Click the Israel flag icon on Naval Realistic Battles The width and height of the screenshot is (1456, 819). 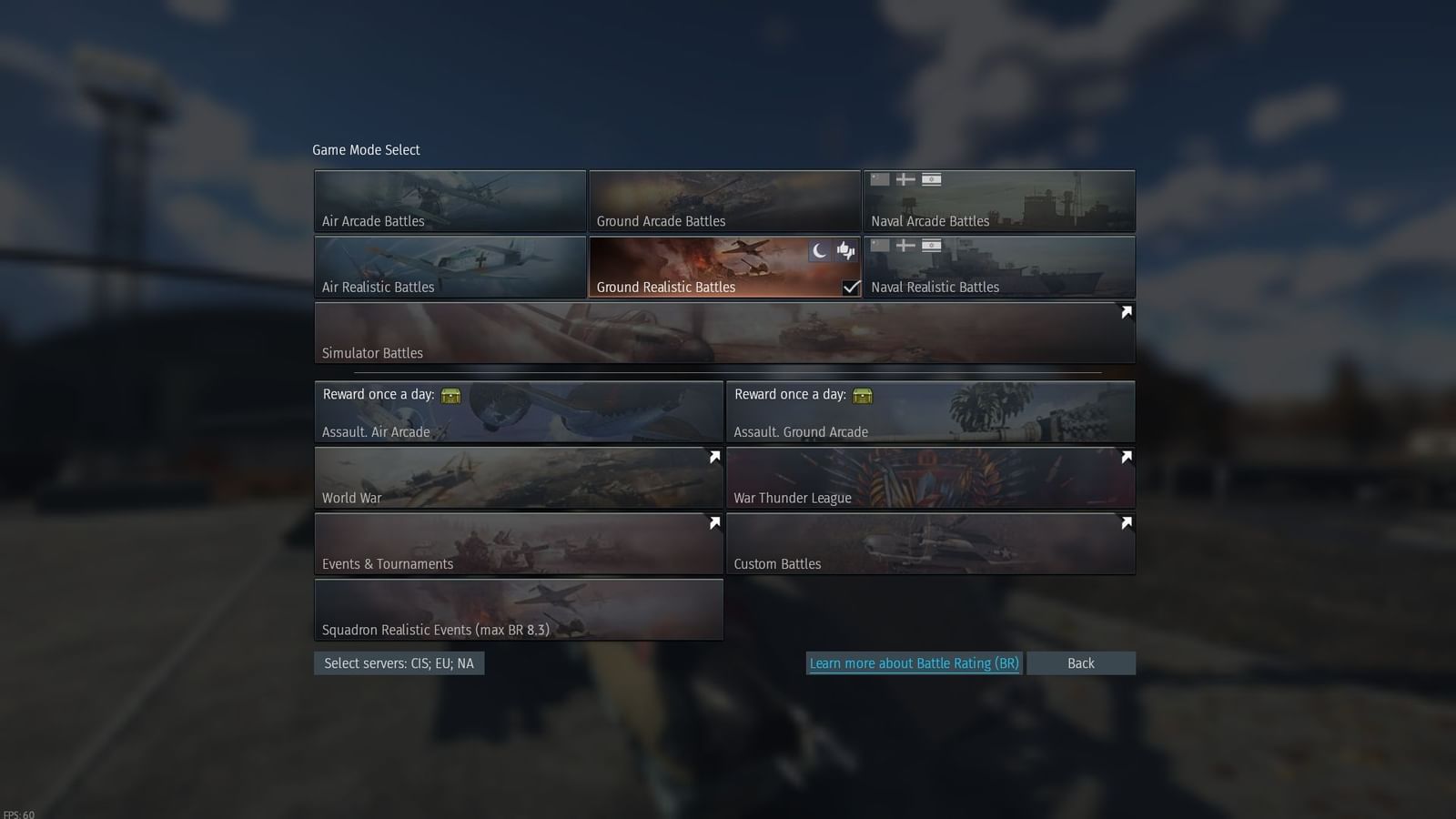tap(933, 246)
